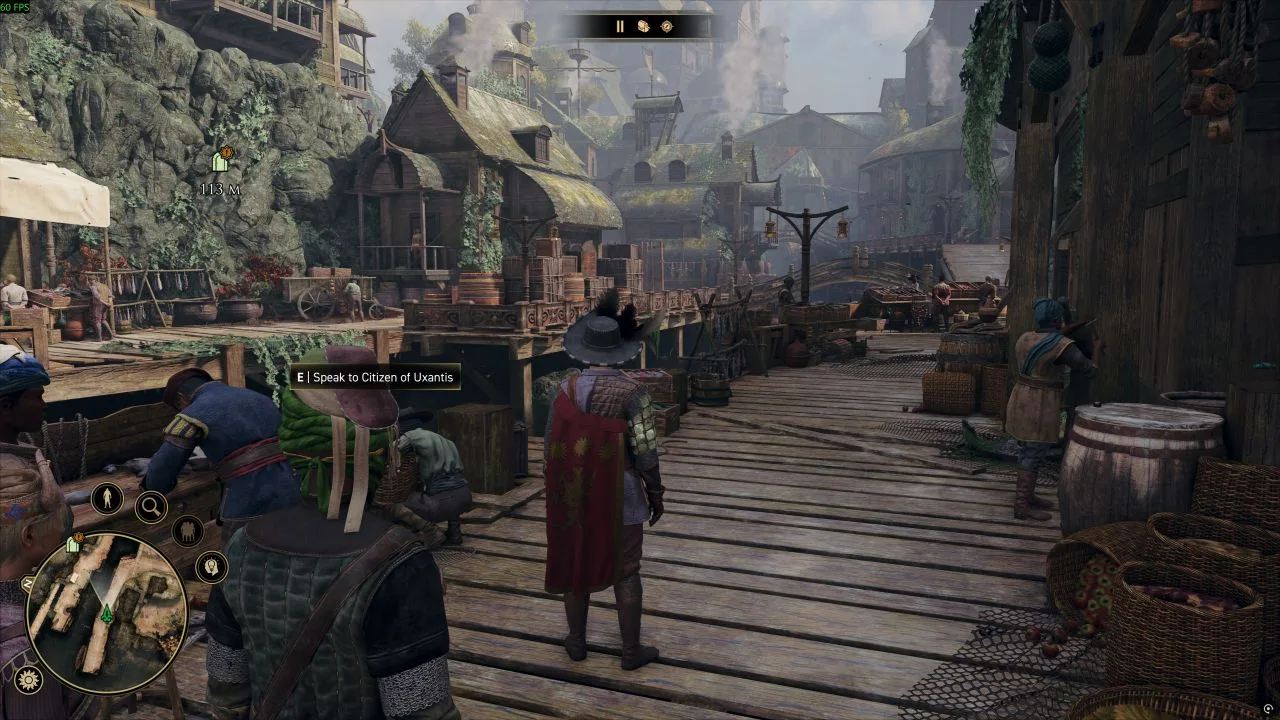
Task: Activate the magnifying glass search icon
Action: click(151, 507)
